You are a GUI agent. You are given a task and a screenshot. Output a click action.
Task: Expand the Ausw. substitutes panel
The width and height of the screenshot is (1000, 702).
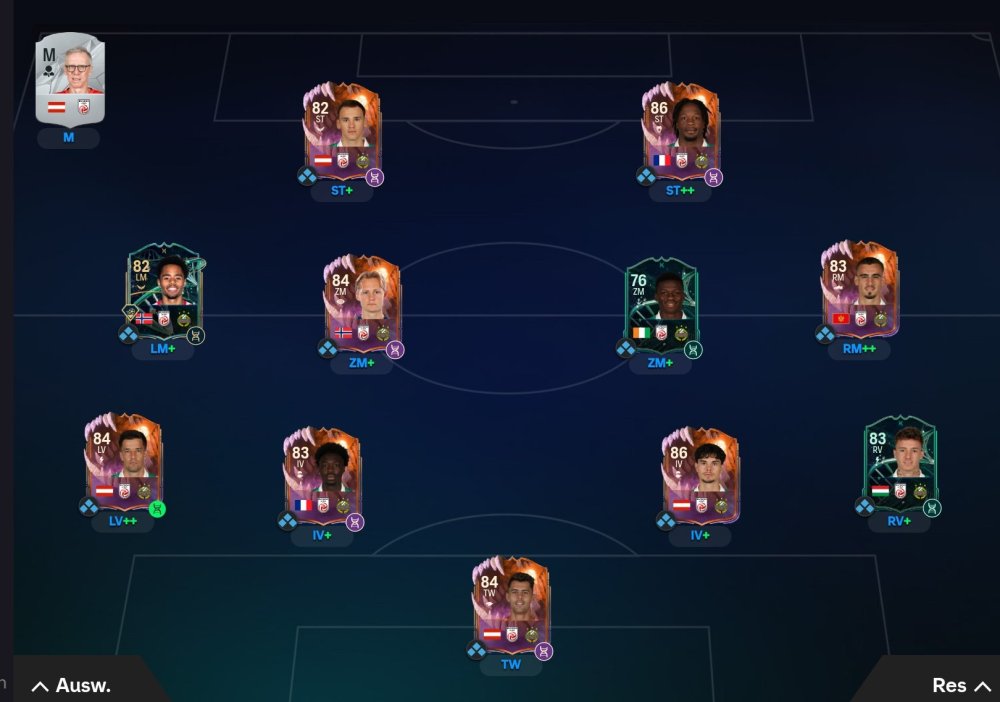click(72, 685)
